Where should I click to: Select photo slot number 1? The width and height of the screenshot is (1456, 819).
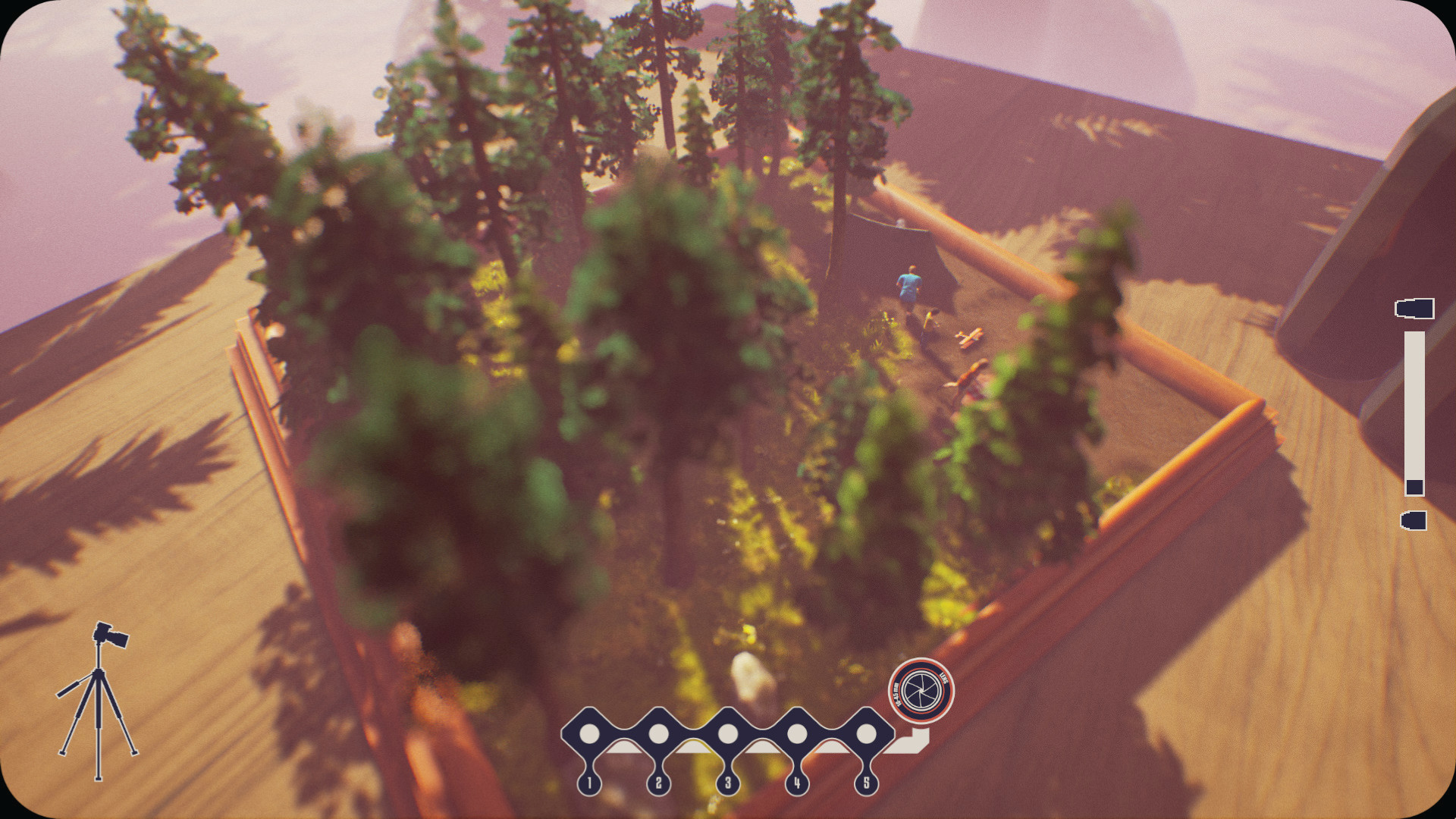click(x=589, y=734)
